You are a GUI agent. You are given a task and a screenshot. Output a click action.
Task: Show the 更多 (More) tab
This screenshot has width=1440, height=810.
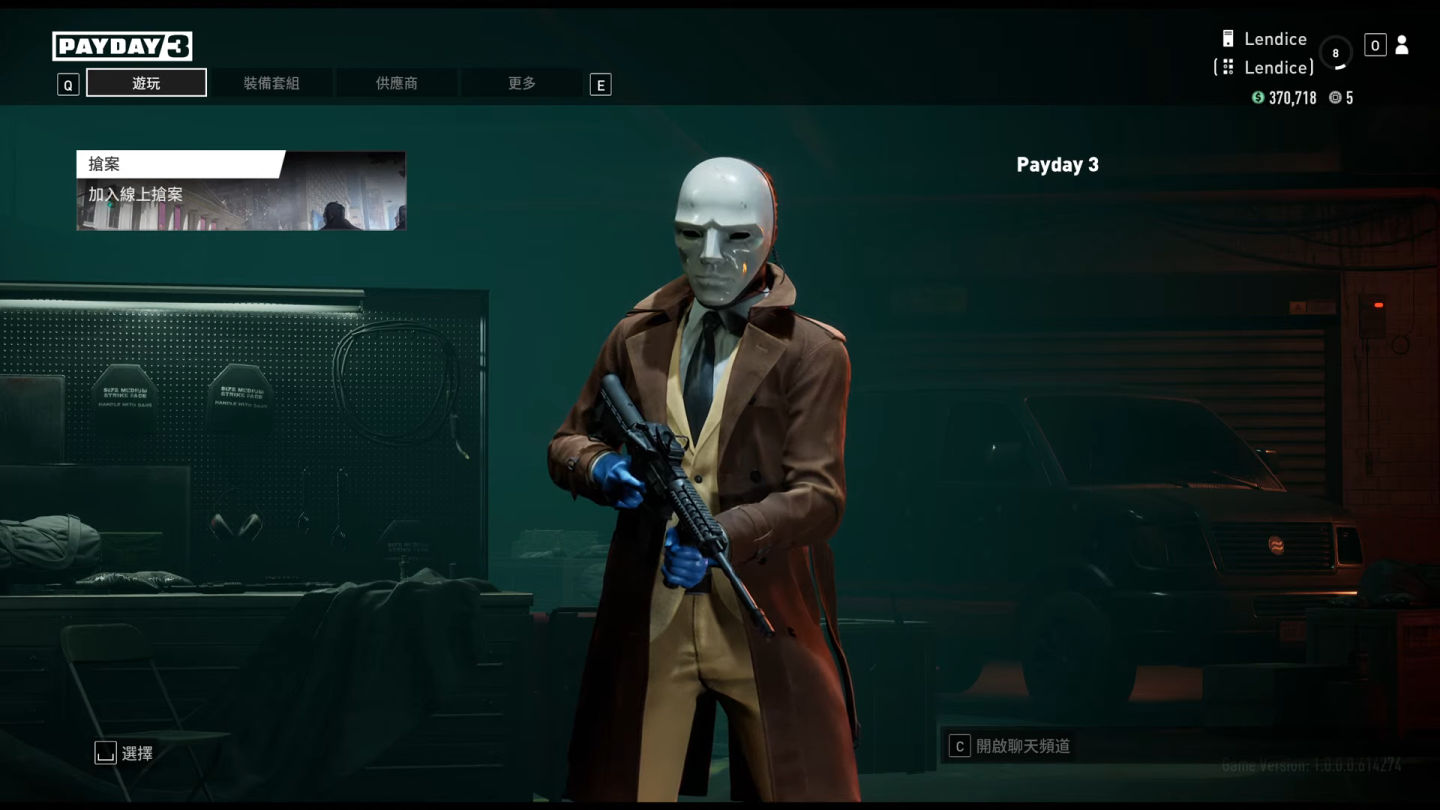coord(521,83)
